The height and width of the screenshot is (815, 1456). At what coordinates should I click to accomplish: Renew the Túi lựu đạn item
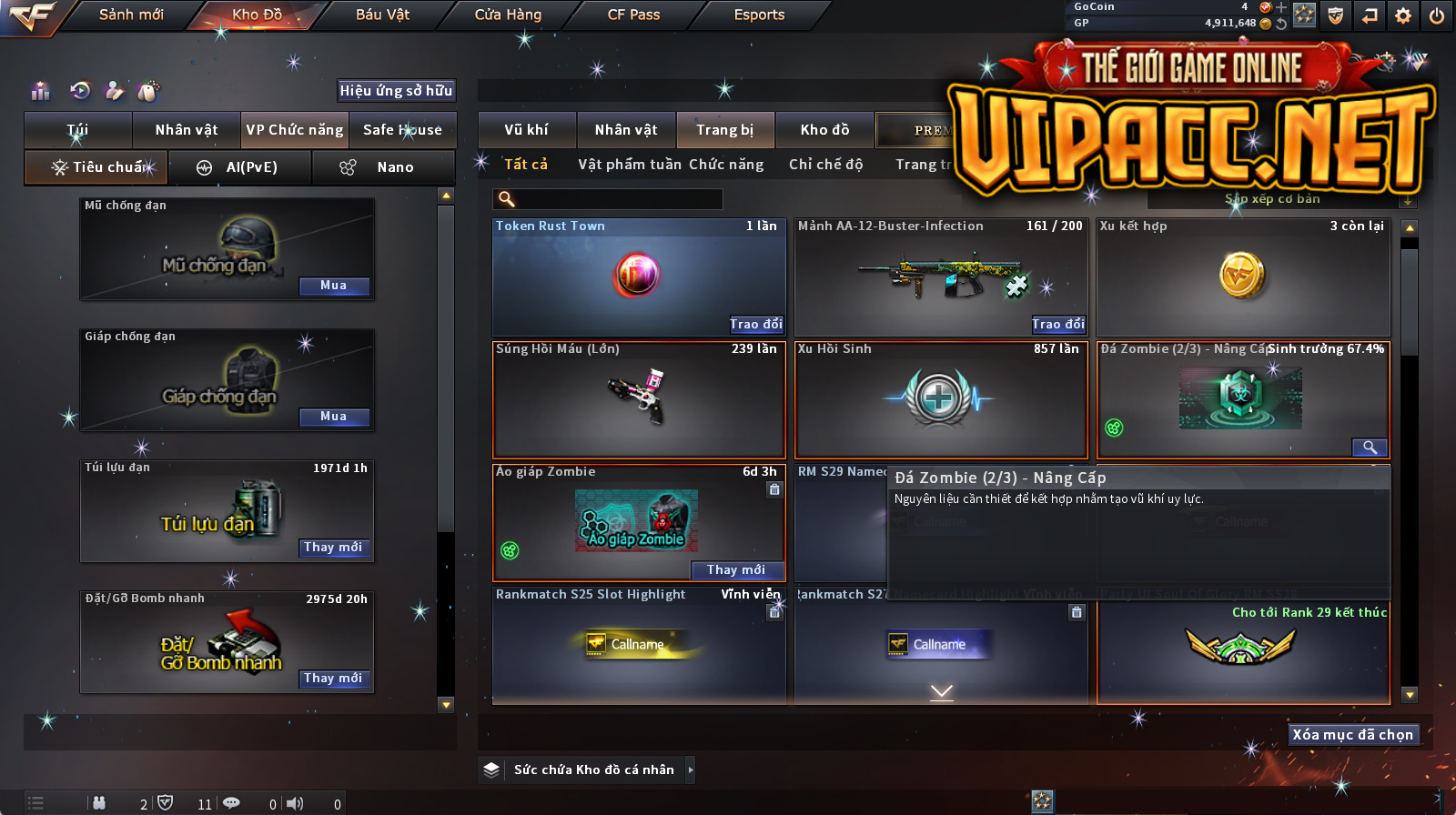(x=334, y=548)
